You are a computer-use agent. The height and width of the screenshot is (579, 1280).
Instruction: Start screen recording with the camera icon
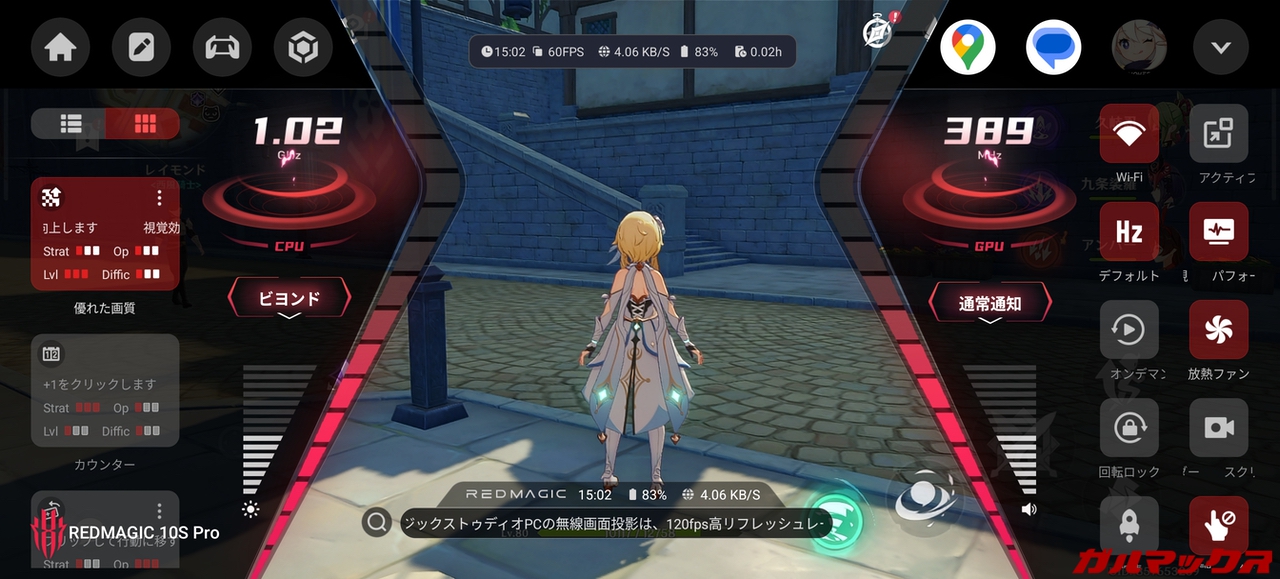coord(1218,428)
